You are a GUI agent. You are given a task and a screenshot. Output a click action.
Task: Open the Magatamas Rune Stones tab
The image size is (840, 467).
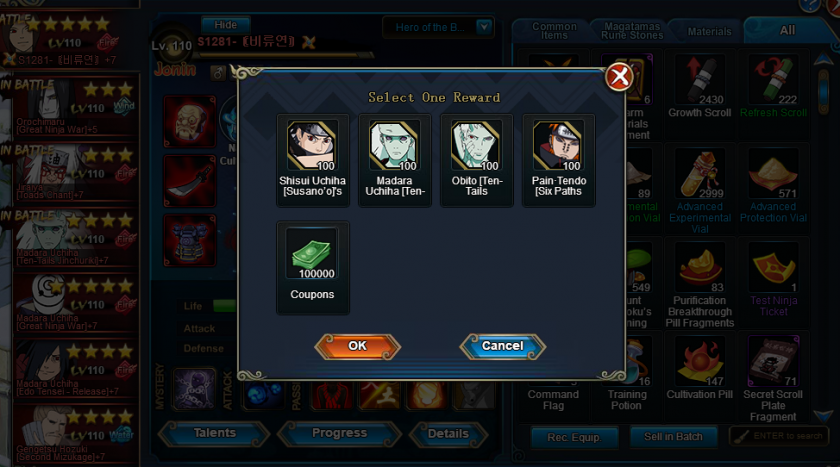click(x=632, y=31)
